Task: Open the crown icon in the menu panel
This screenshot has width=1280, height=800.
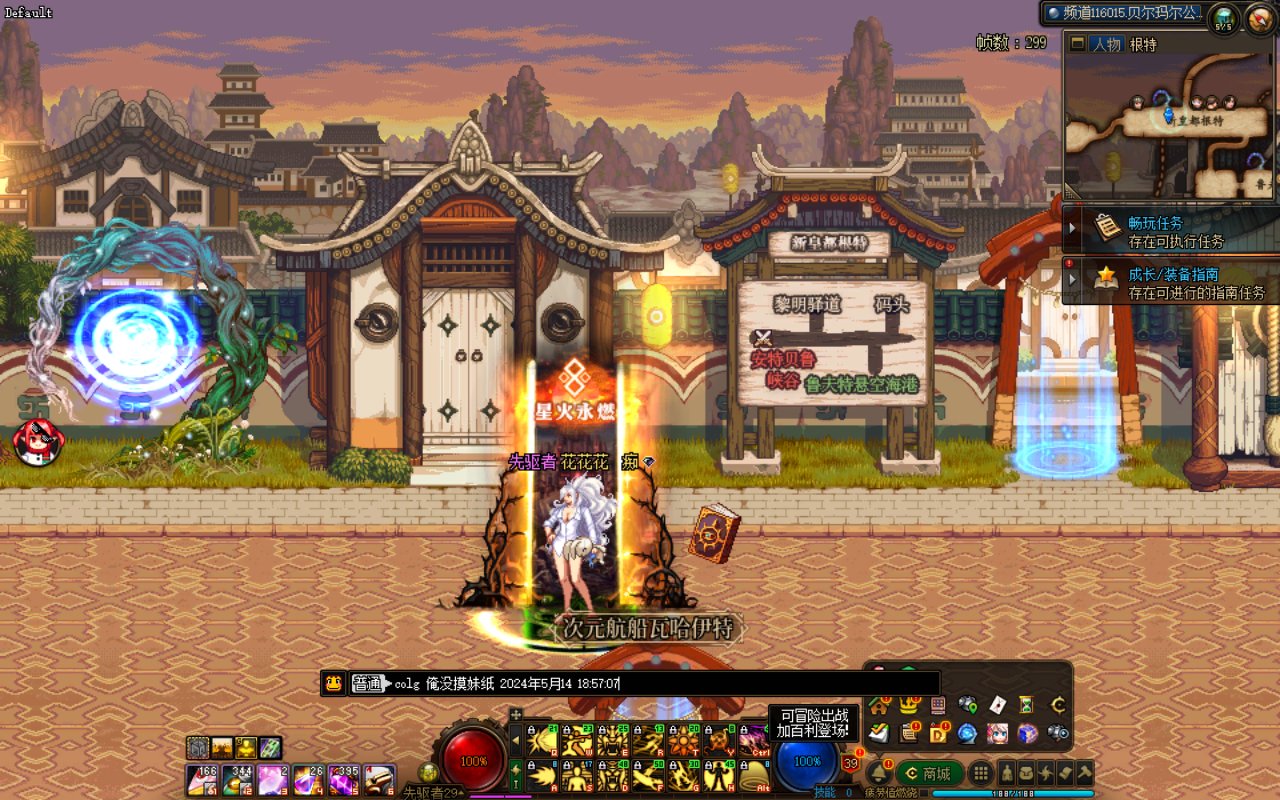Action: [x=909, y=705]
